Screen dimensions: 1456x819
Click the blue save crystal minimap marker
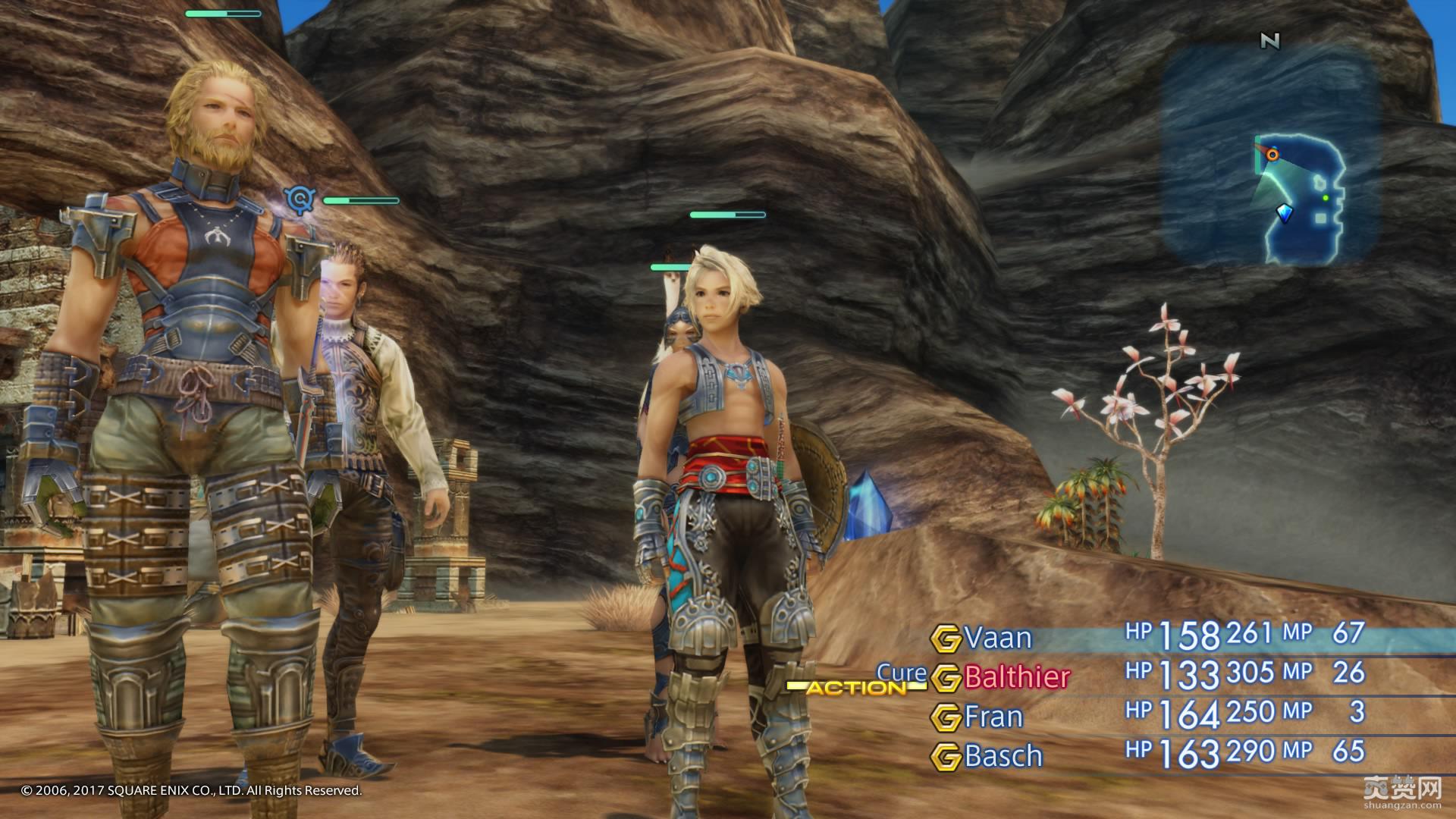click(x=1284, y=213)
